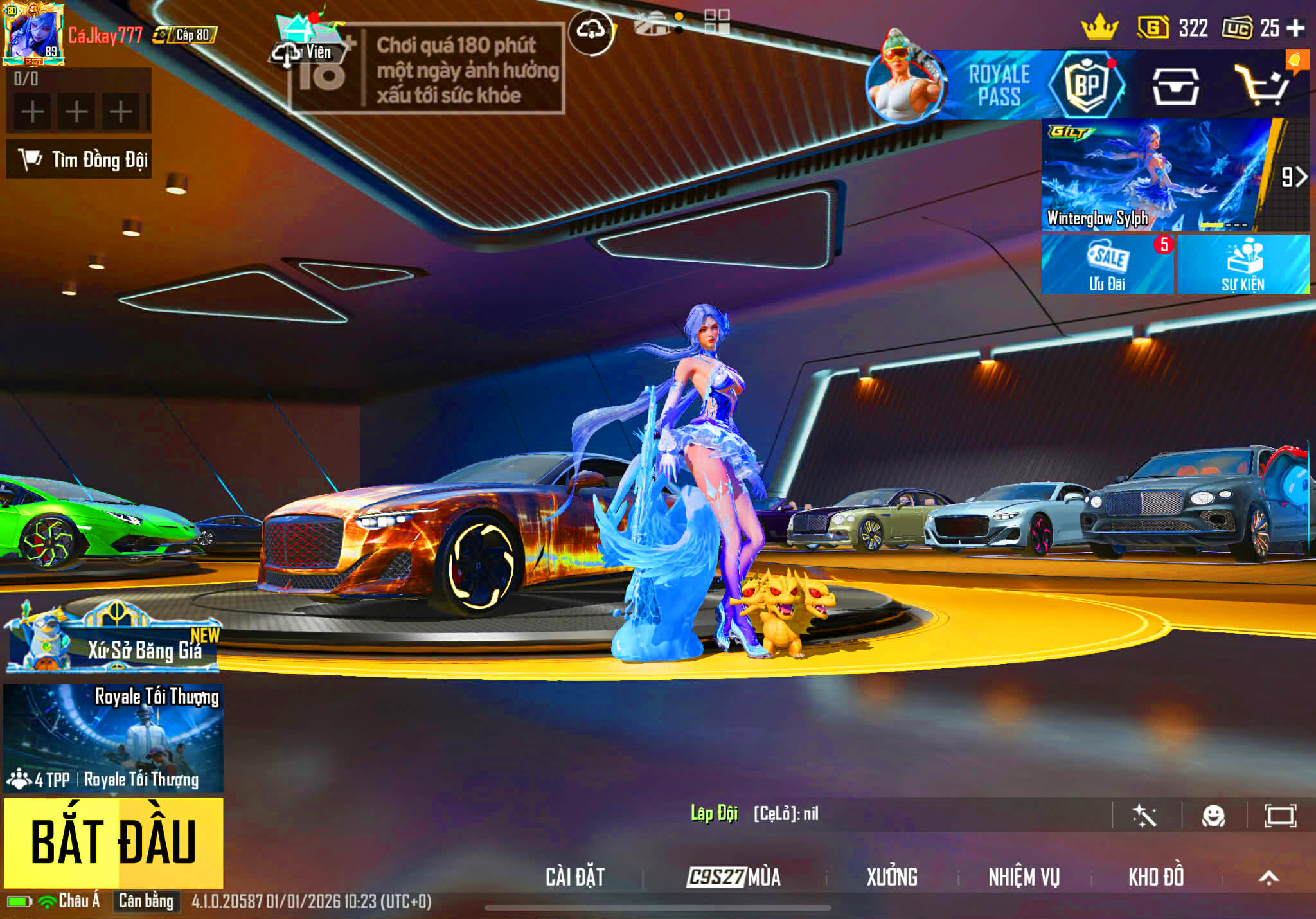The width and height of the screenshot is (1316, 919).
Task: Add more UC with the plus button
Action: point(1295,28)
